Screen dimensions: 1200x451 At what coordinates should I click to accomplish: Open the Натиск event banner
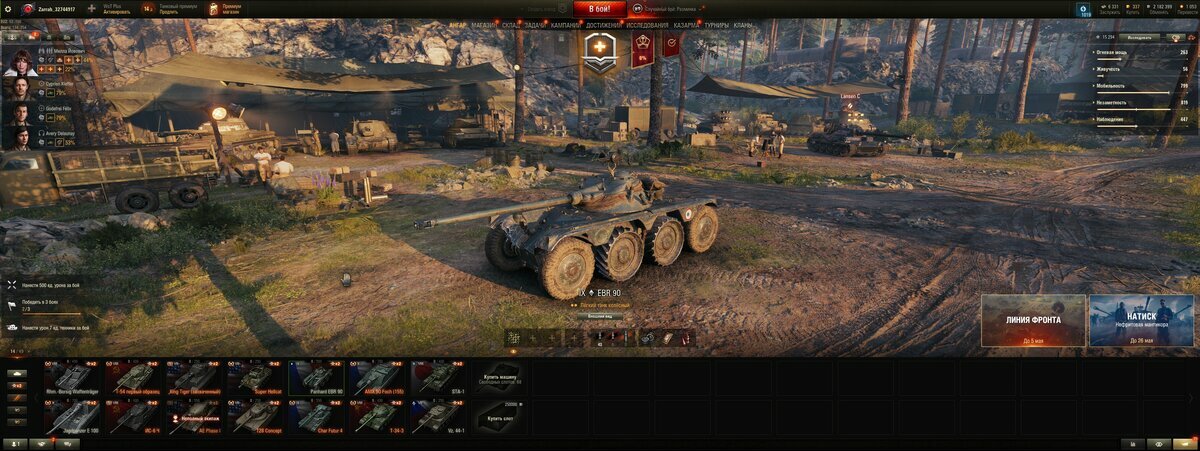click(1141, 320)
